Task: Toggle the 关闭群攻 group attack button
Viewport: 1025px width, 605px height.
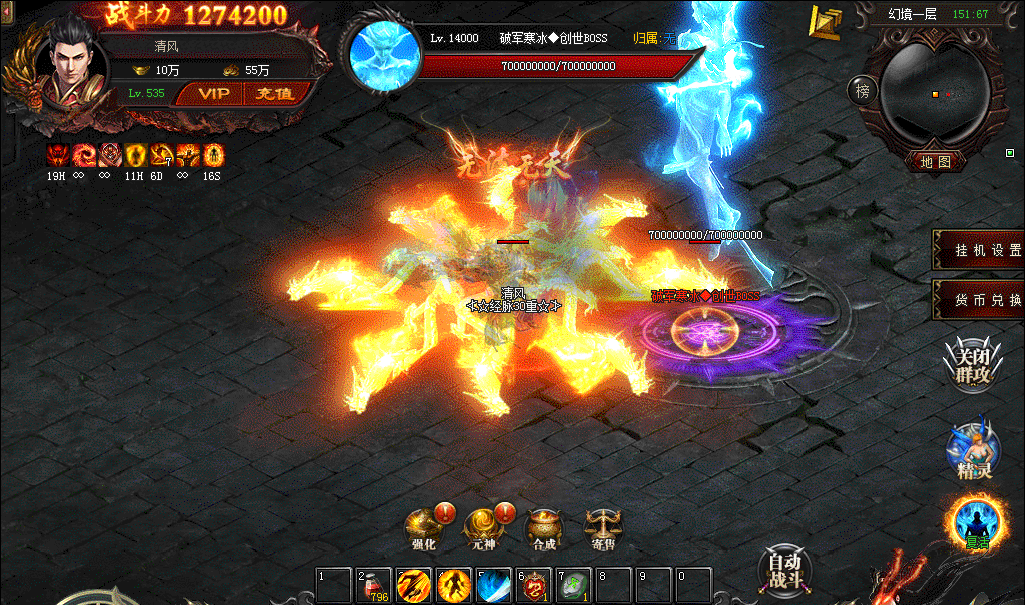Action: point(973,365)
